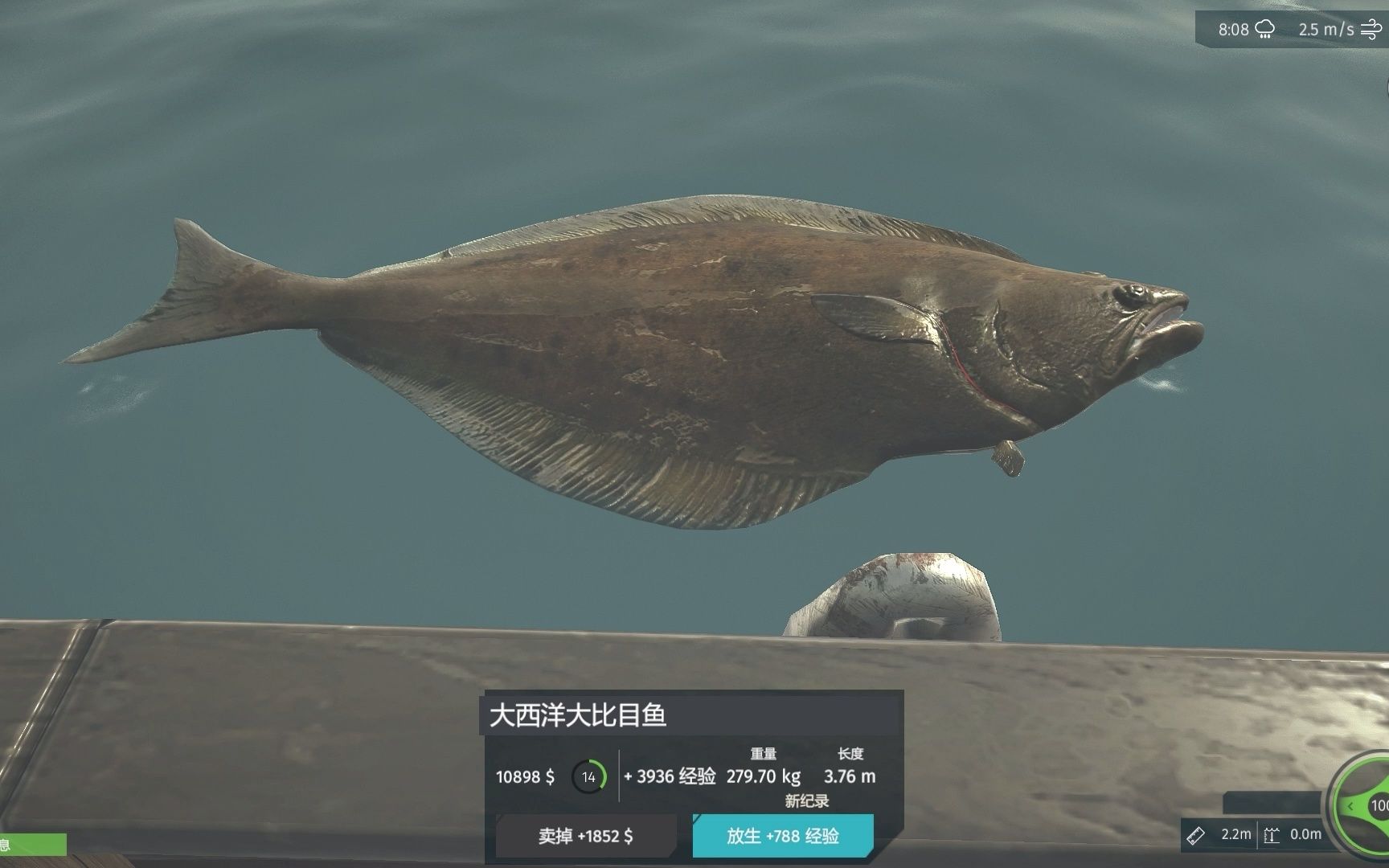Click the scale icon above 279.70 kg weight
The width and height of the screenshot is (1389, 868).
[764, 754]
